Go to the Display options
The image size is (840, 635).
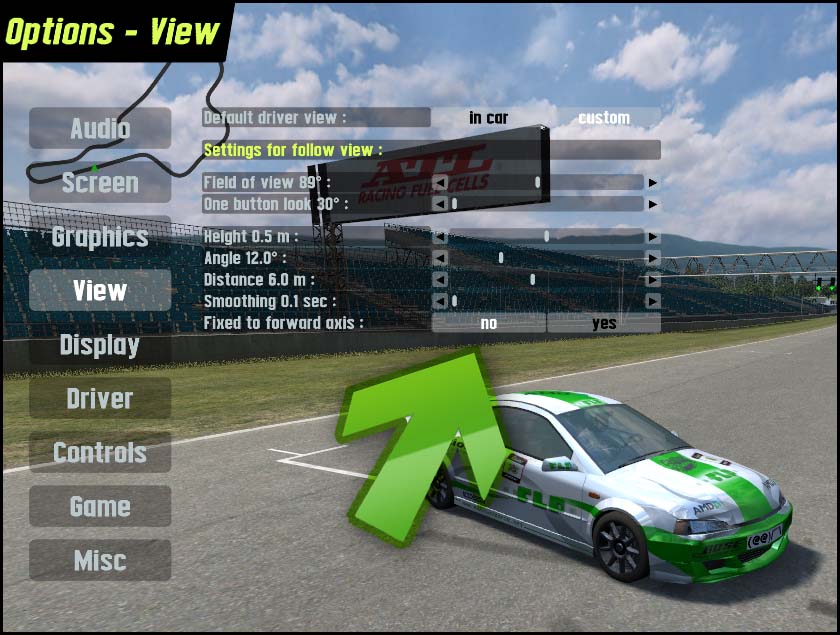[x=99, y=344]
